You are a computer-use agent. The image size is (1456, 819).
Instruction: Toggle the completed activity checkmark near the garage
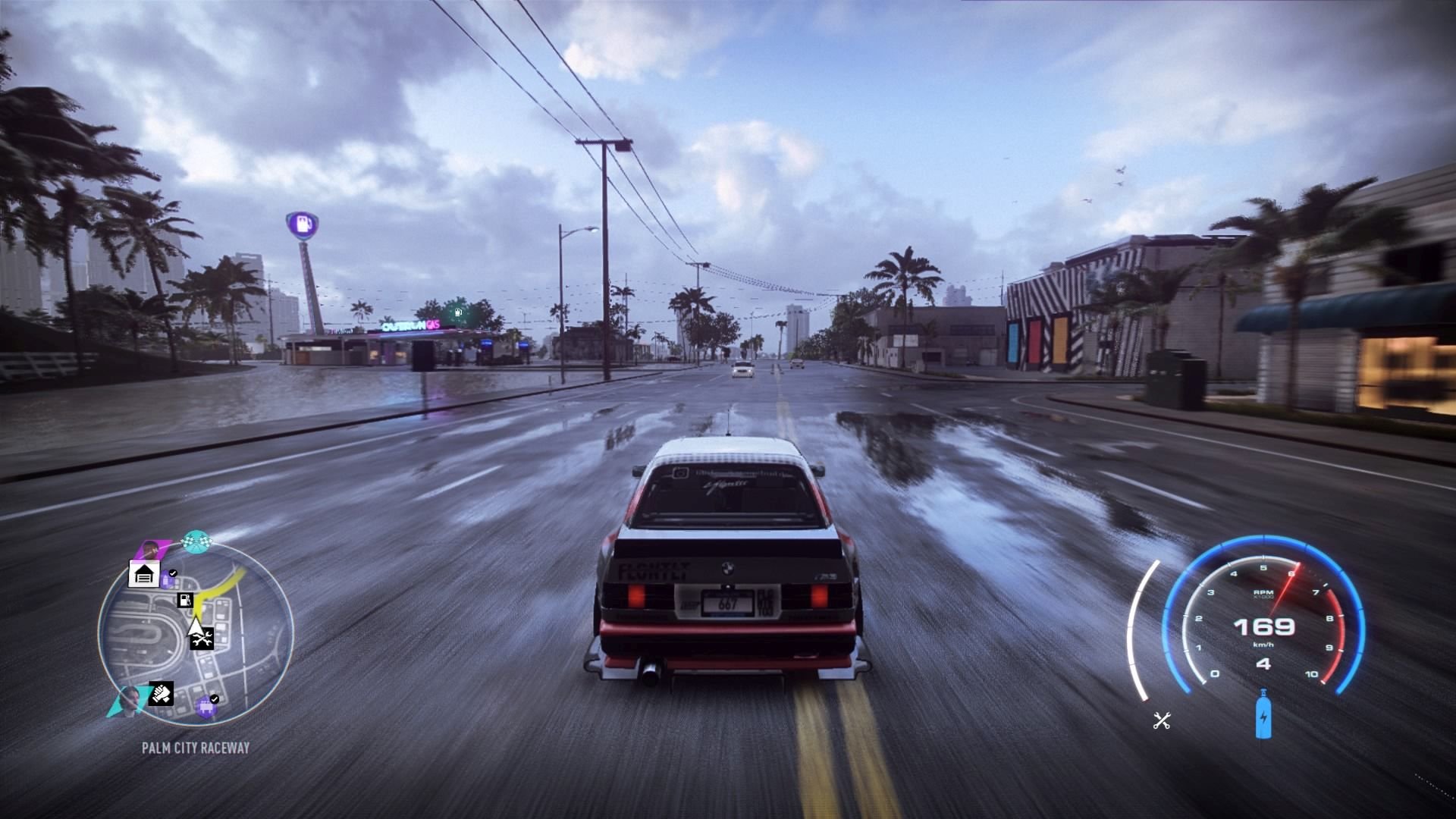tap(173, 573)
